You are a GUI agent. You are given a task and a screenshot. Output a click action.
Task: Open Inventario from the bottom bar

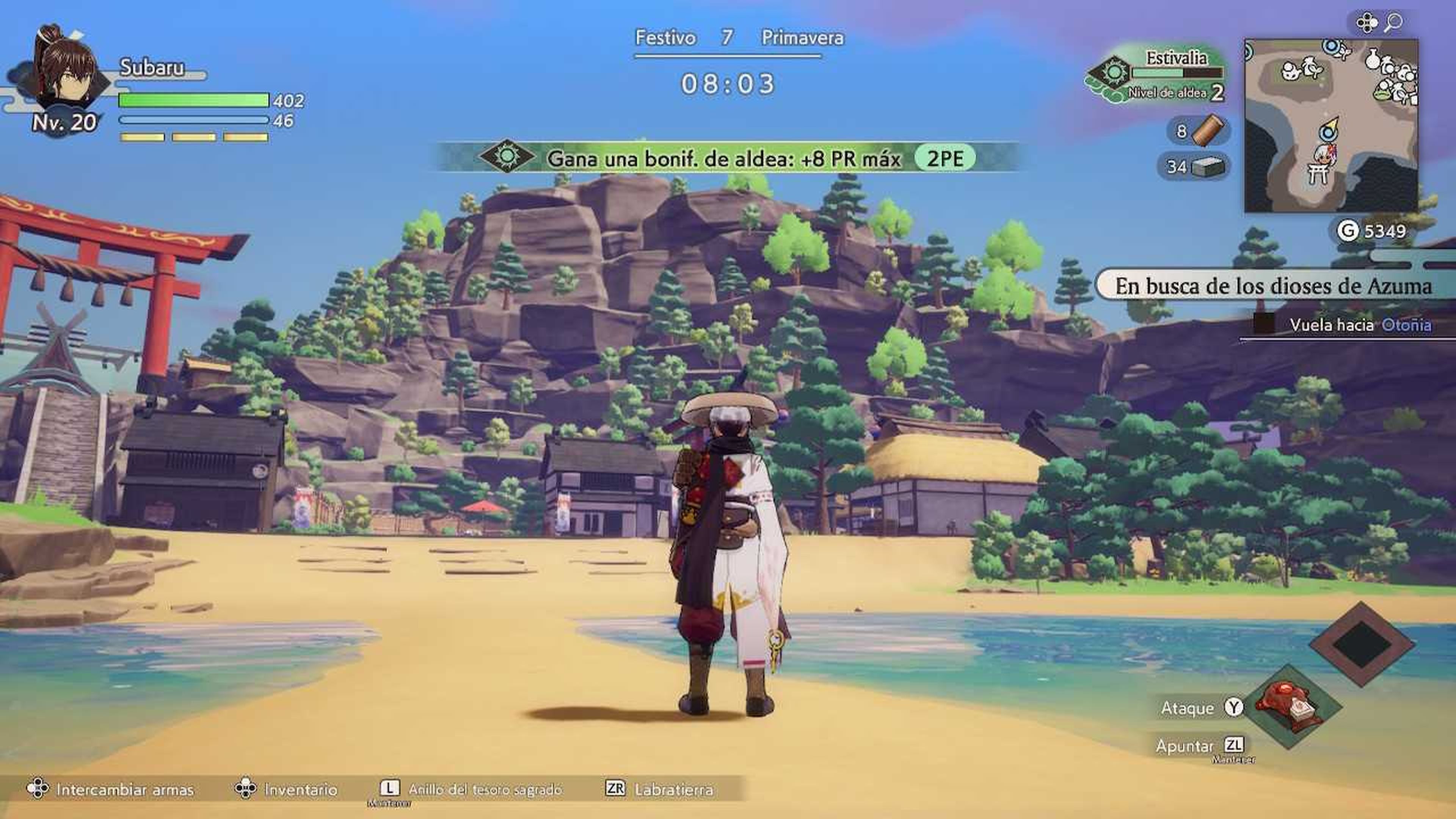pos(300,789)
